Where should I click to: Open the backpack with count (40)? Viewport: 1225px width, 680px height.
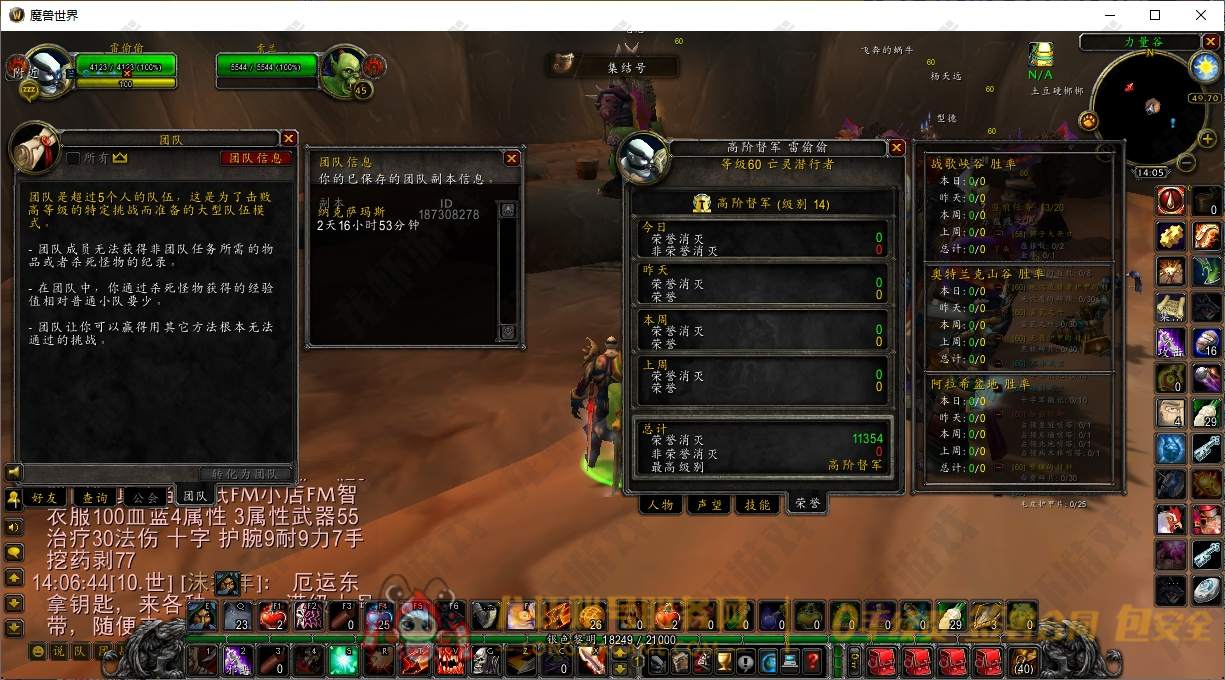1021,661
